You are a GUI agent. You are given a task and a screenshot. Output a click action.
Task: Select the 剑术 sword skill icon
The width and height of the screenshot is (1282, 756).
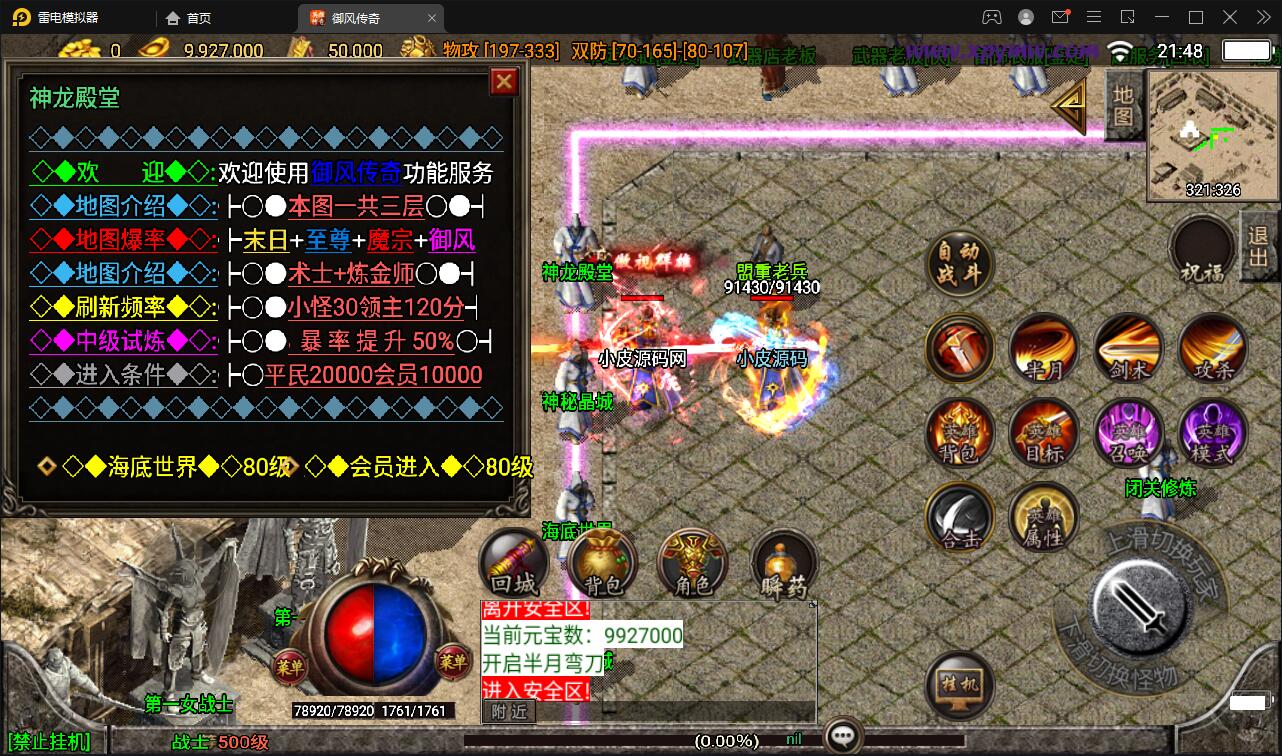point(1128,348)
